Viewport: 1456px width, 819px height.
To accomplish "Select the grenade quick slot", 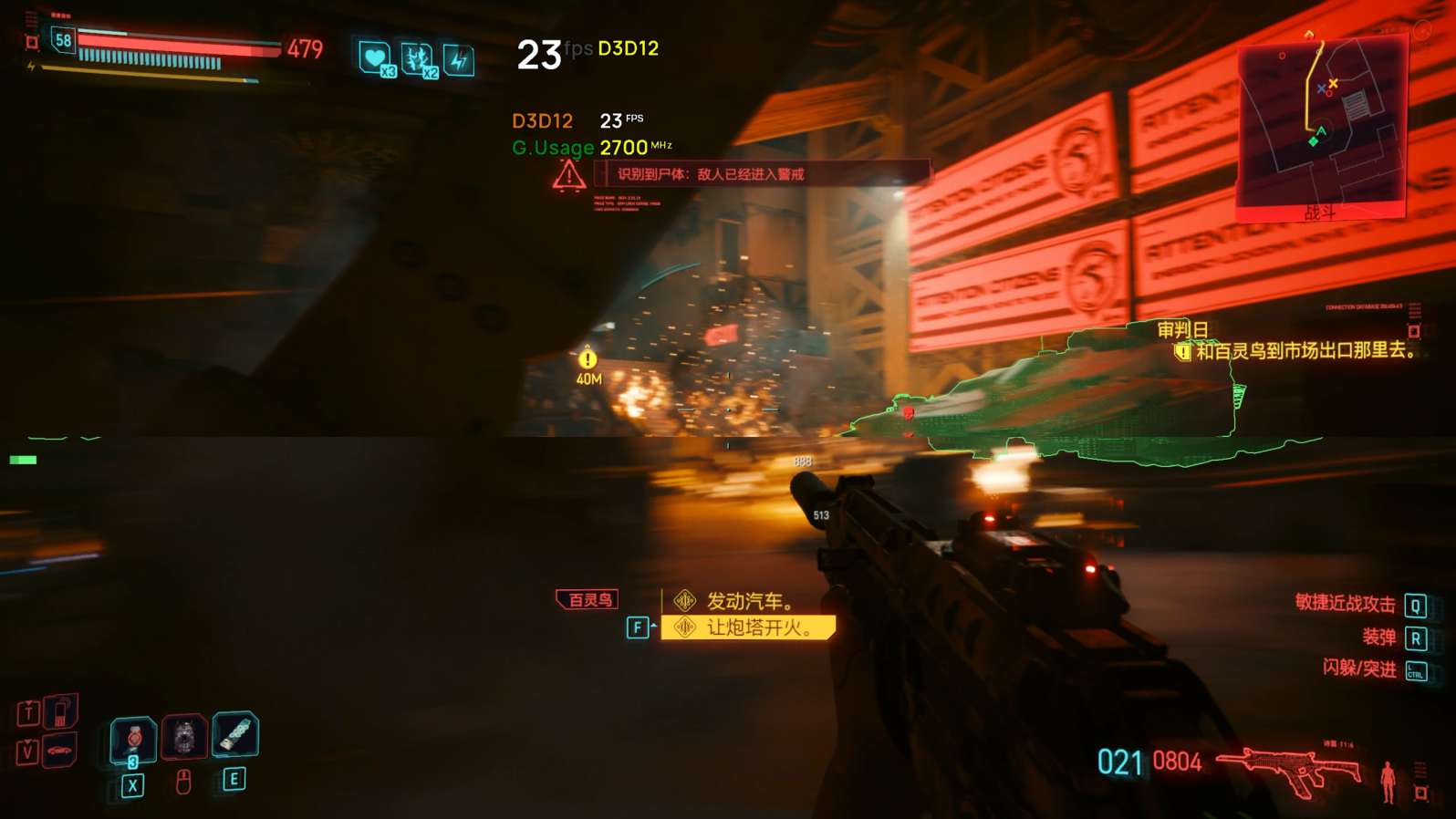I will point(184,737).
